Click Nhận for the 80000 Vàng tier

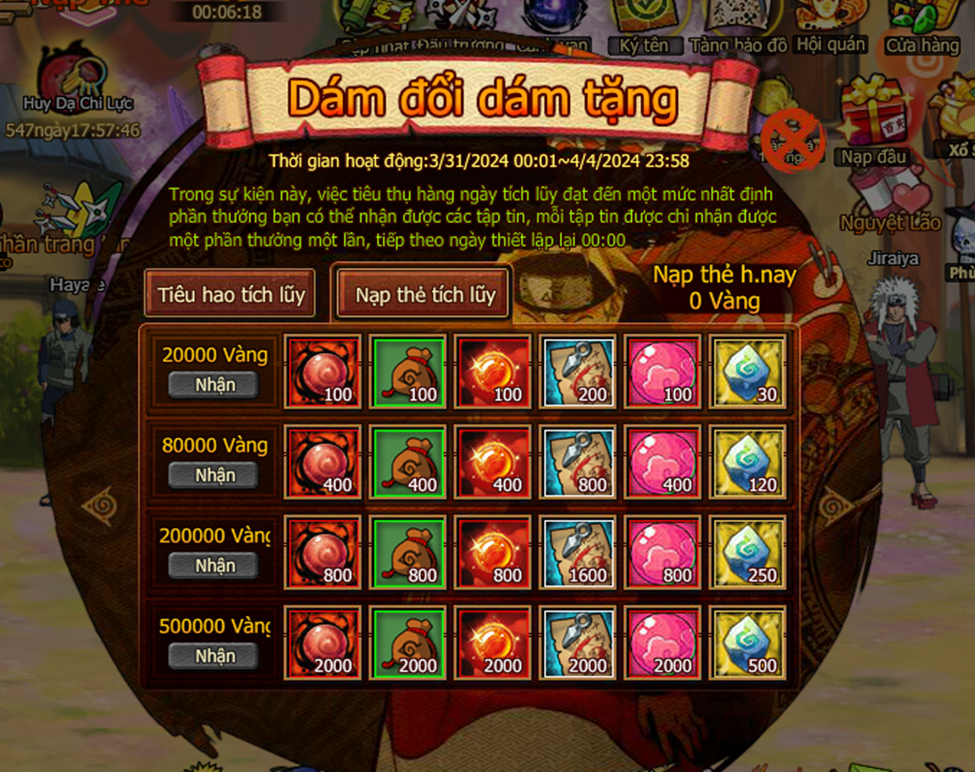tap(214, 475)
